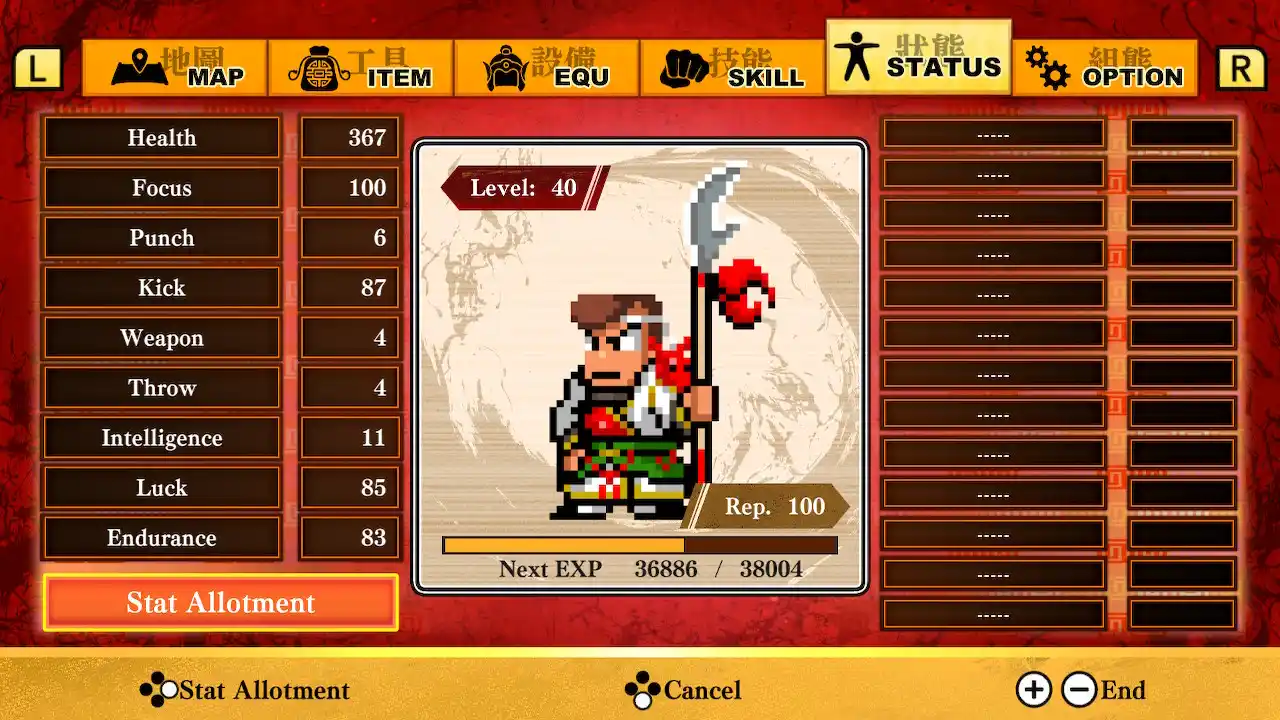Choose the Focus stat row
This screenshot has width=1280, height=720.
pos(162,188)
